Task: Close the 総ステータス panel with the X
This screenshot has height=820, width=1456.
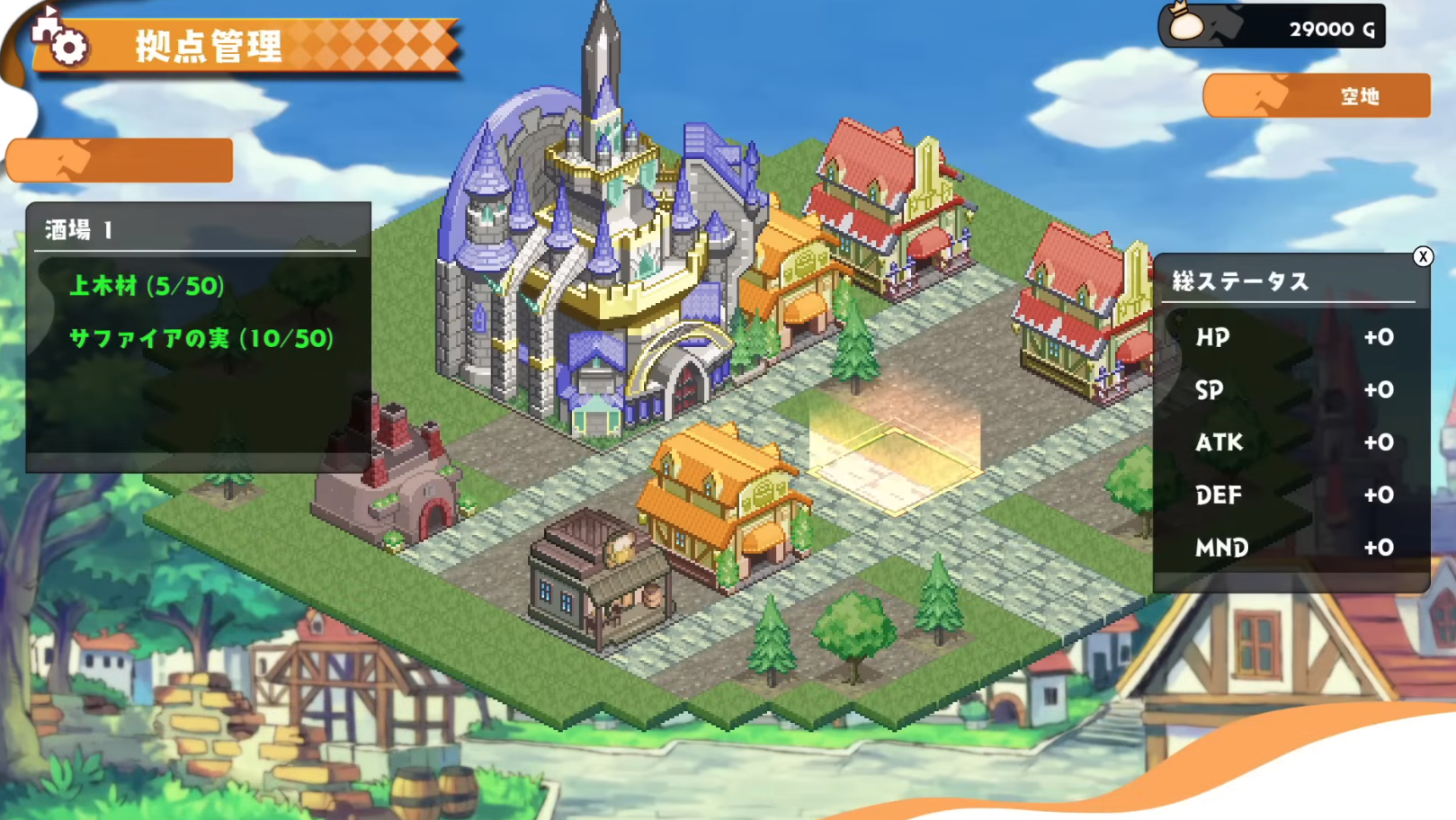Action: pyautogui.click(x=1424, y=257)
